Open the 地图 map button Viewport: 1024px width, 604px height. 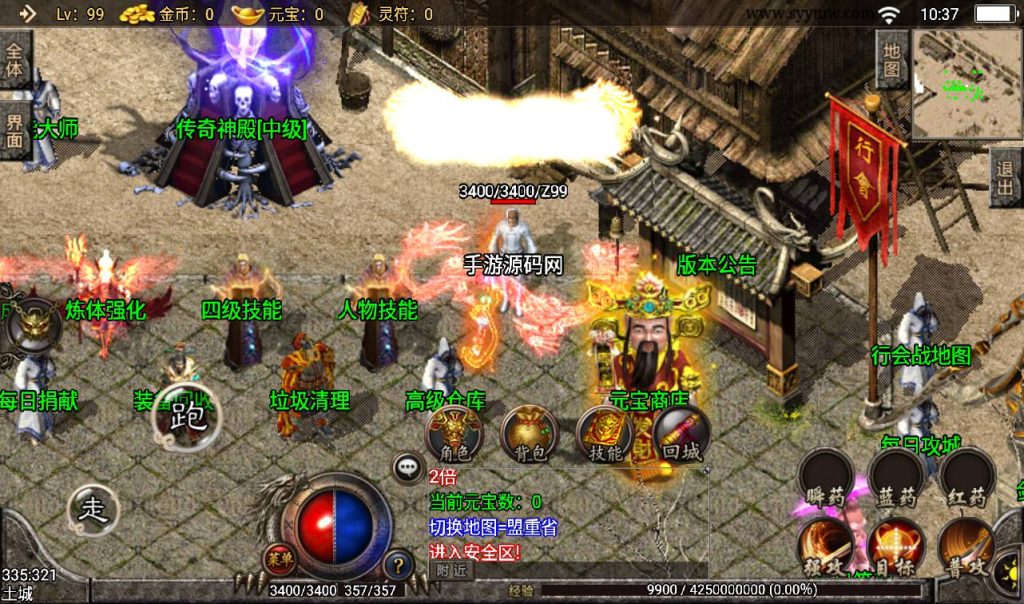(x=892, y=60)
